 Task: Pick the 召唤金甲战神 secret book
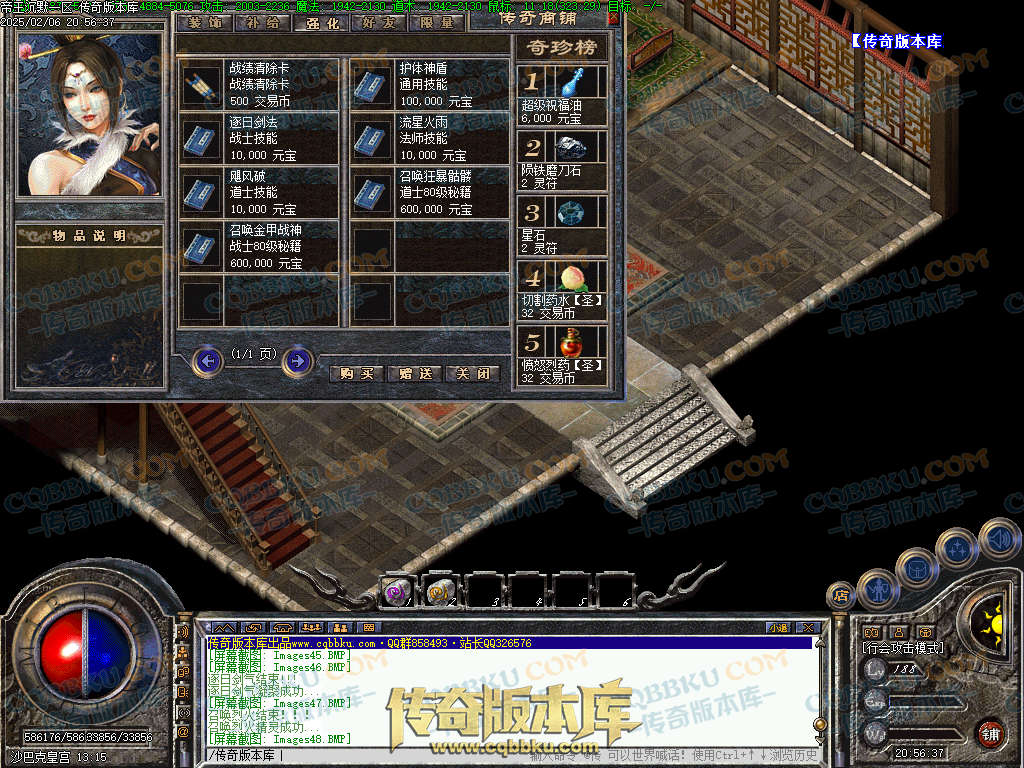(202, 247)
